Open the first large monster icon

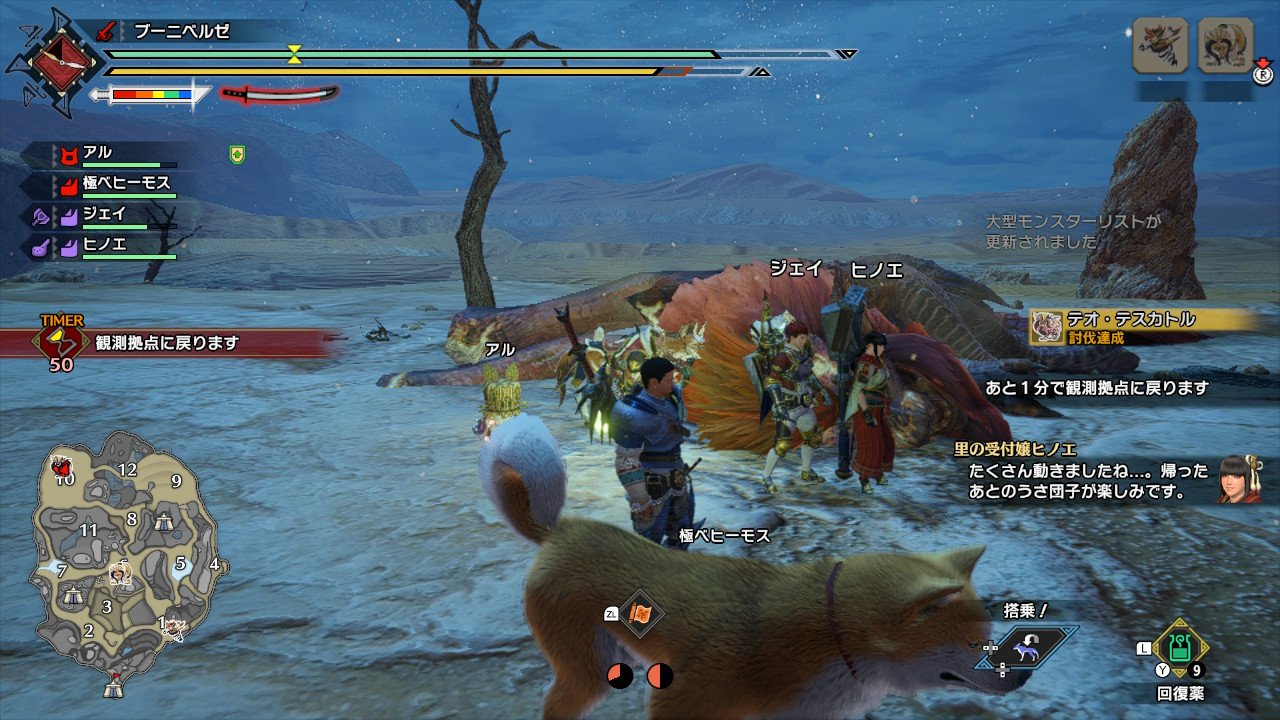pyautogui.click(x=1160, y=45)
